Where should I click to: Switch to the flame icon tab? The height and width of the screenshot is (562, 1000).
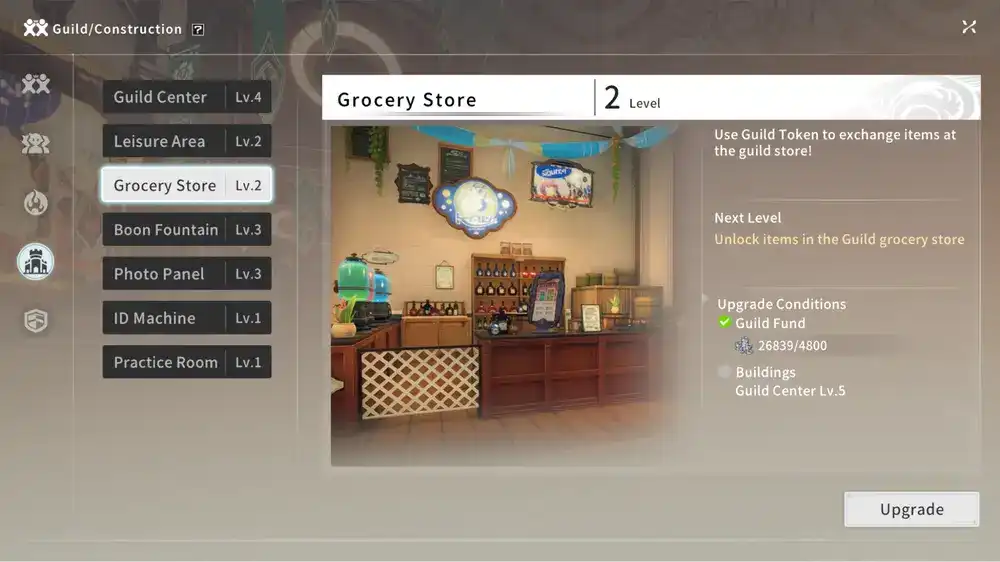click(36, 202)
